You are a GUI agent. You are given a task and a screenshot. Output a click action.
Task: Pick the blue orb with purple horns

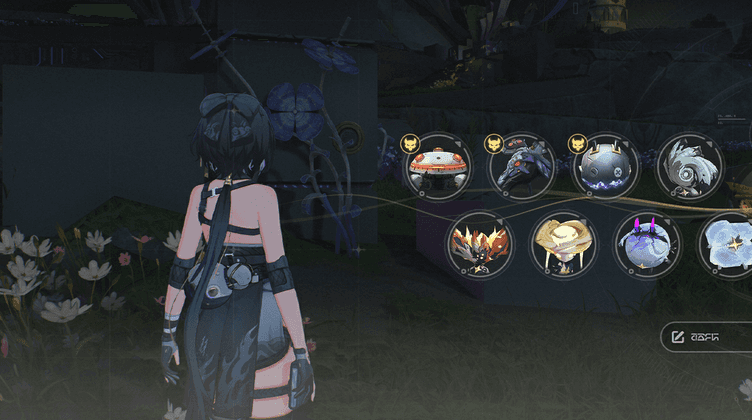tap(647, 245)
